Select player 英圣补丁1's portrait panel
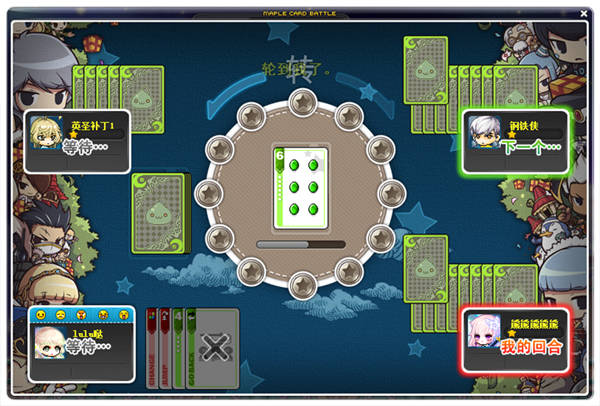600x406 pixels. pos(78,141)
